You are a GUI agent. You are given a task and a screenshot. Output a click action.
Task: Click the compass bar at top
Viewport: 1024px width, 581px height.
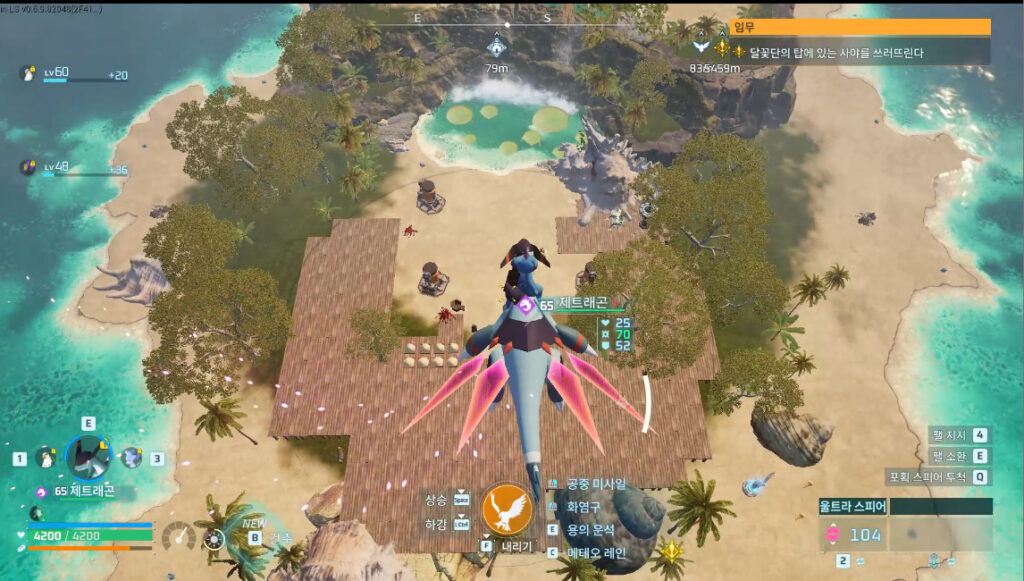pos(506,18)
